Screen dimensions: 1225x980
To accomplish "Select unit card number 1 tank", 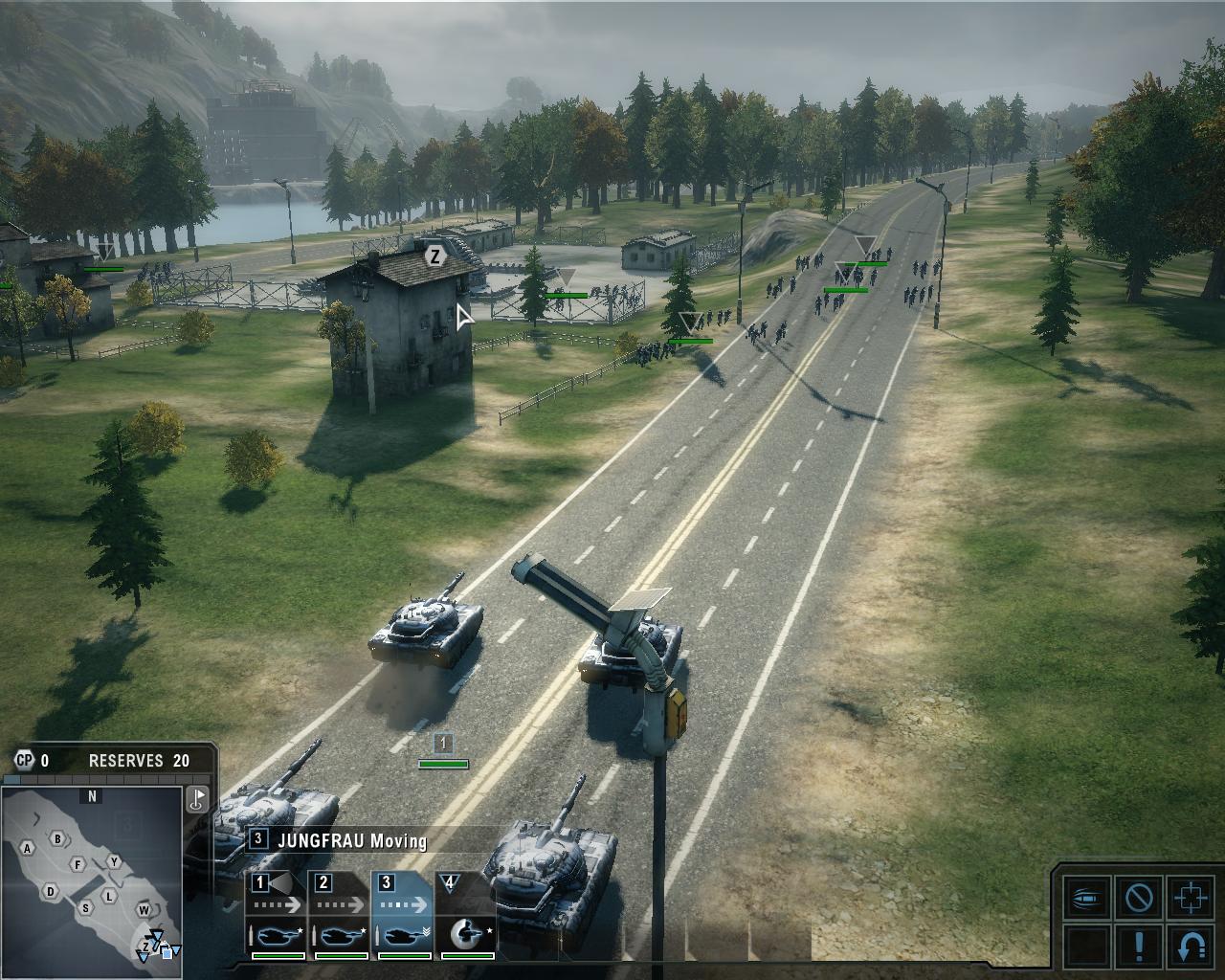I will pyautogui.click(x=278, y=914).
